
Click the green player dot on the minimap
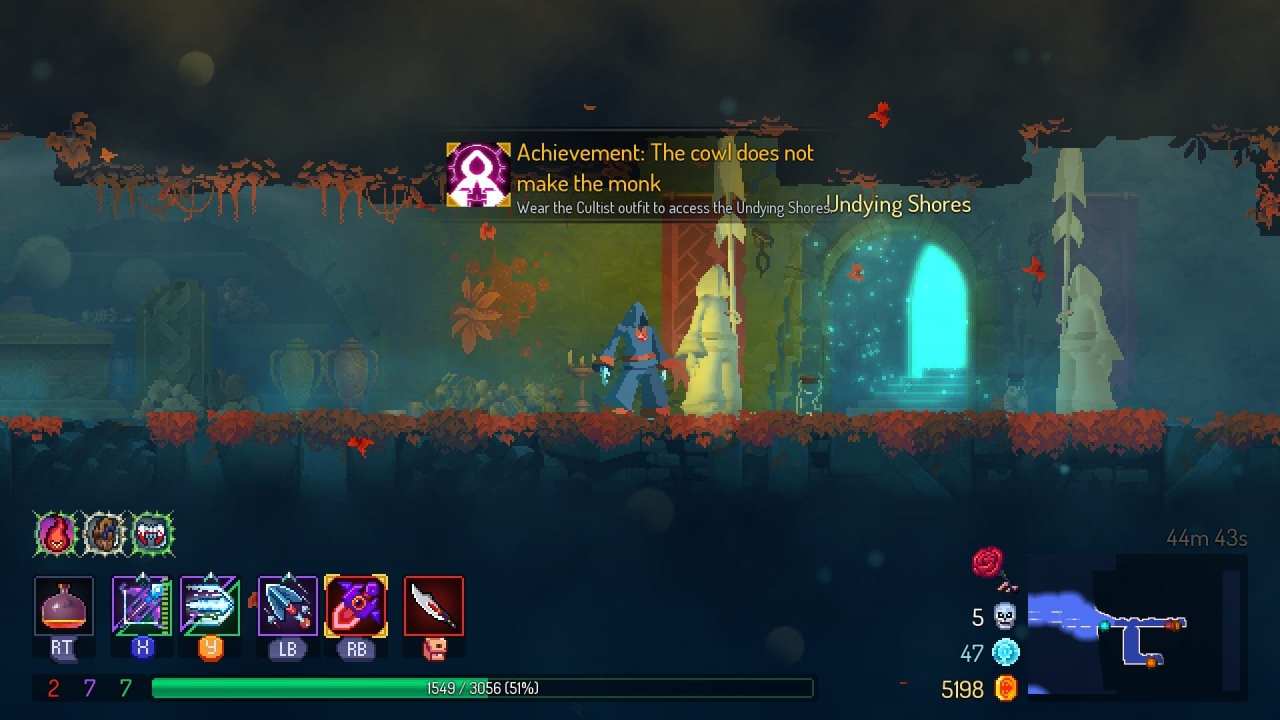[1104, 625]
